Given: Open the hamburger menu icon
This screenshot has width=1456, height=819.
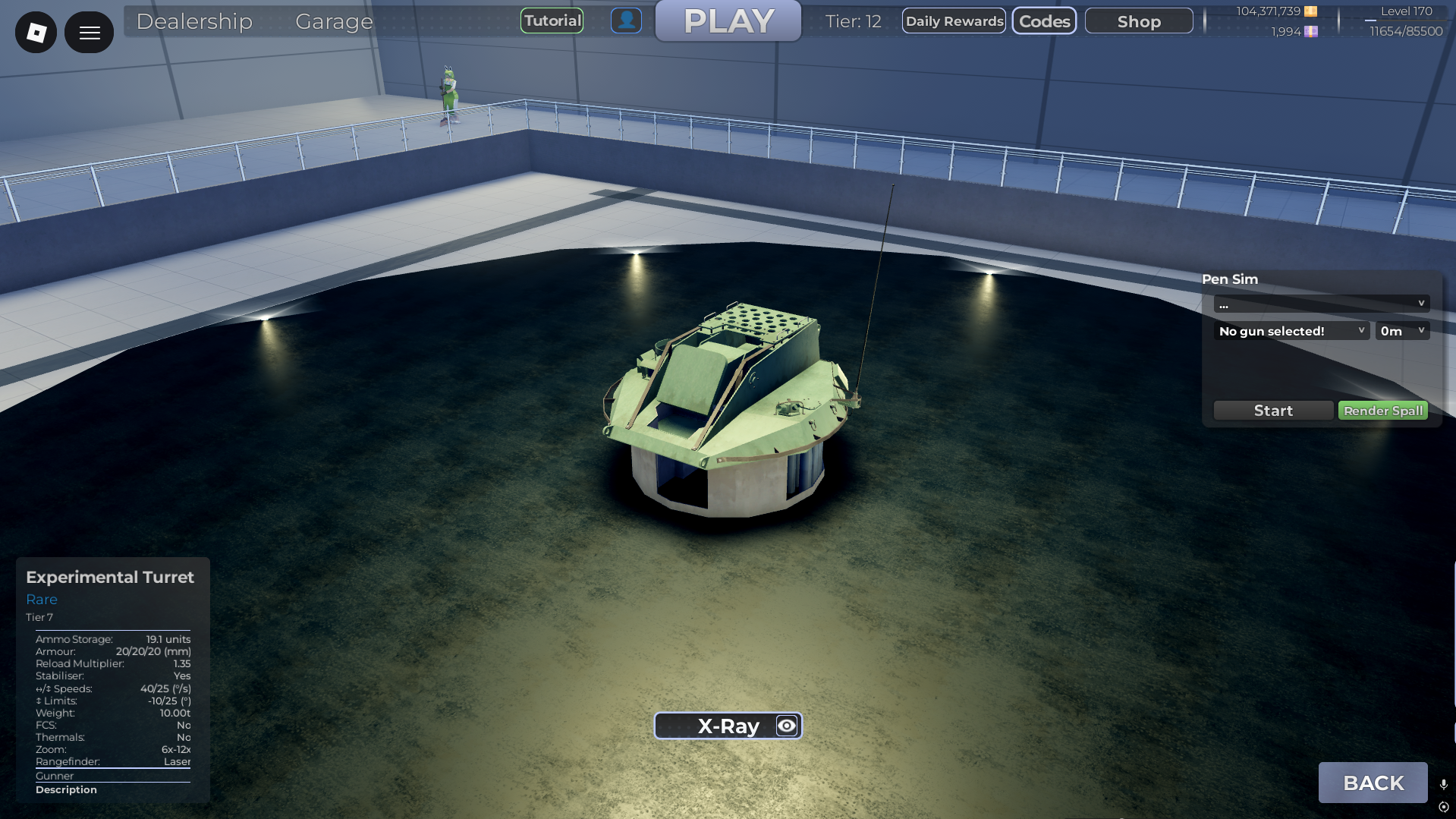Looking at the screenshot, I should (x=89, y=32).
